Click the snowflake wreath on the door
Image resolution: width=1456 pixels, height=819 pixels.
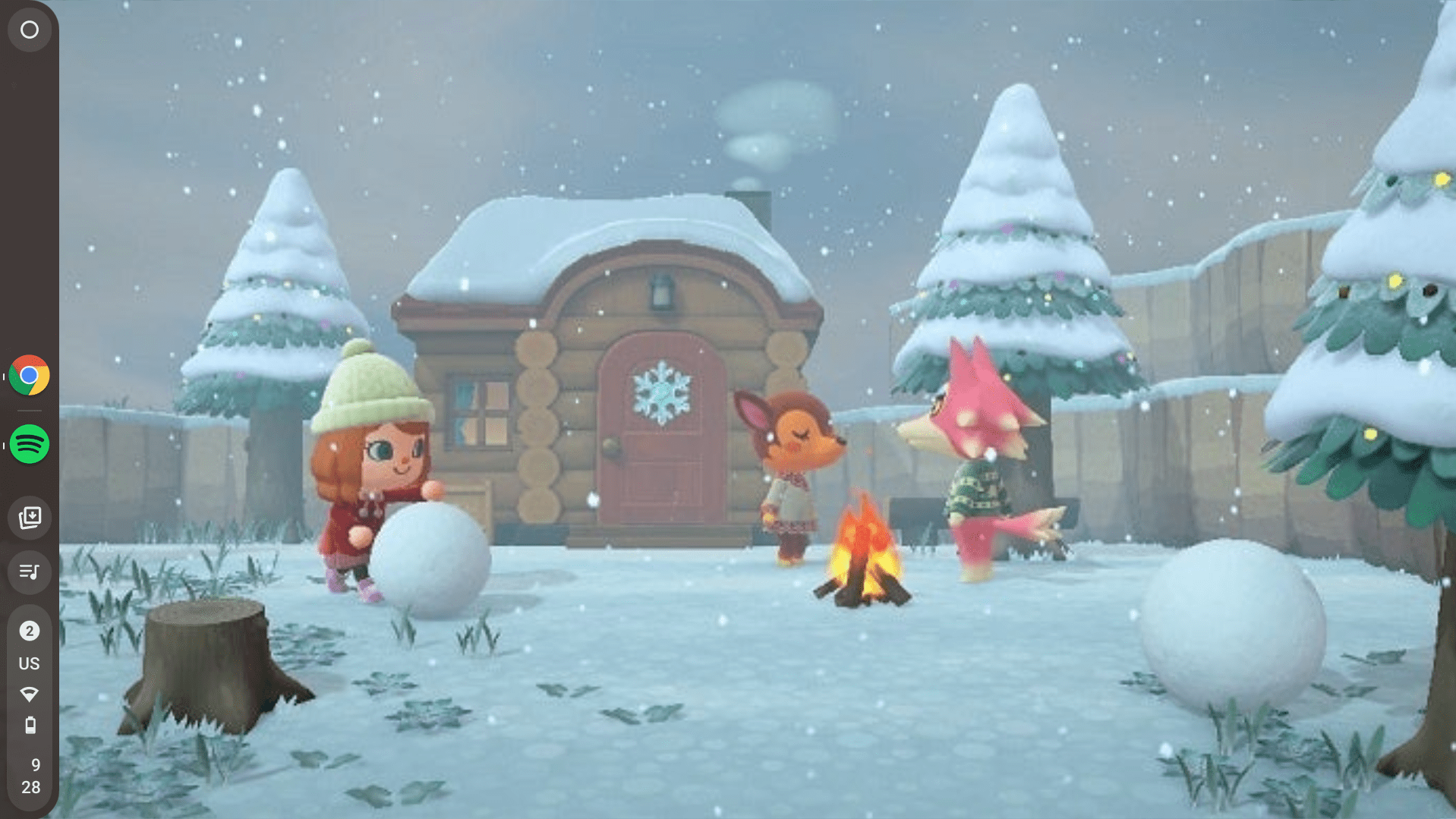[x=662, y=393]
